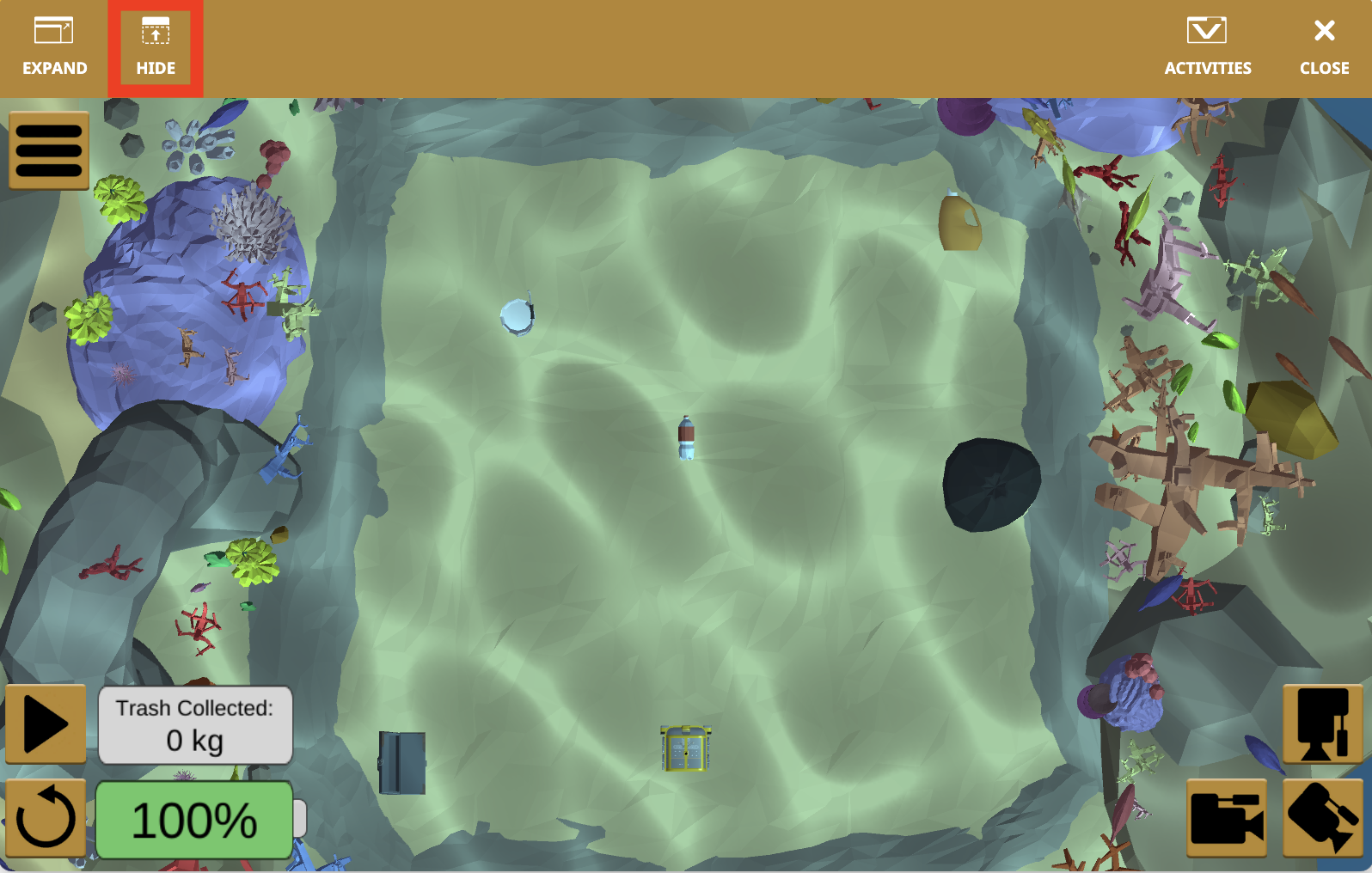Image resolution: width=1372 pixels, height=873 pixels.
Task: Click the Trash Collected counter display
Action: click(x=195, y=724)
